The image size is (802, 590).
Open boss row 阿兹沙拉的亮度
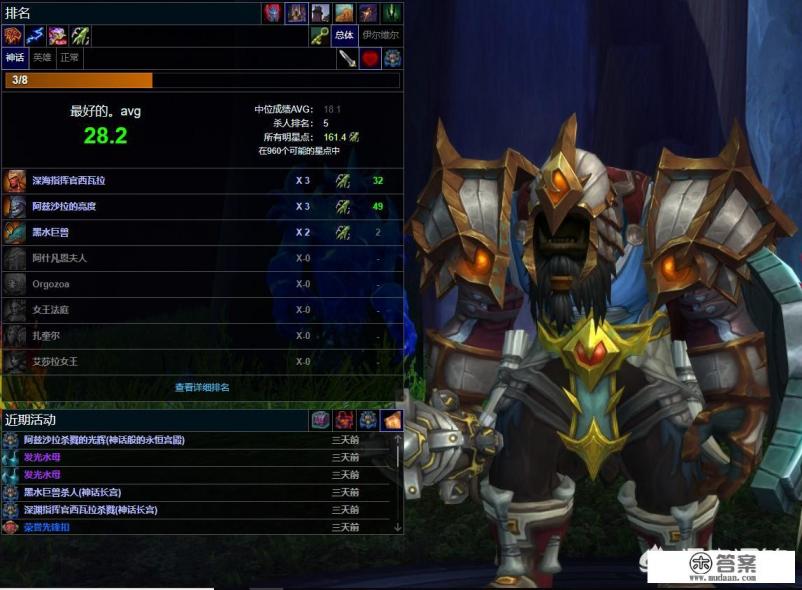(x=64, y=207)
